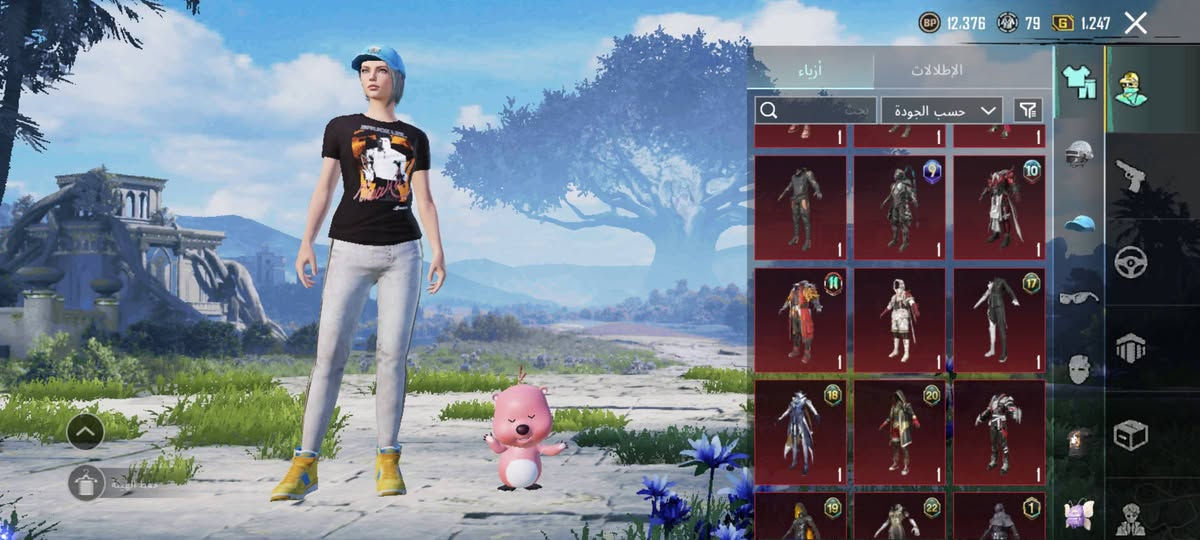The image size is (1200, 540).
Task: Choose the outfit with level 20 badge
Action: (899, 432)
